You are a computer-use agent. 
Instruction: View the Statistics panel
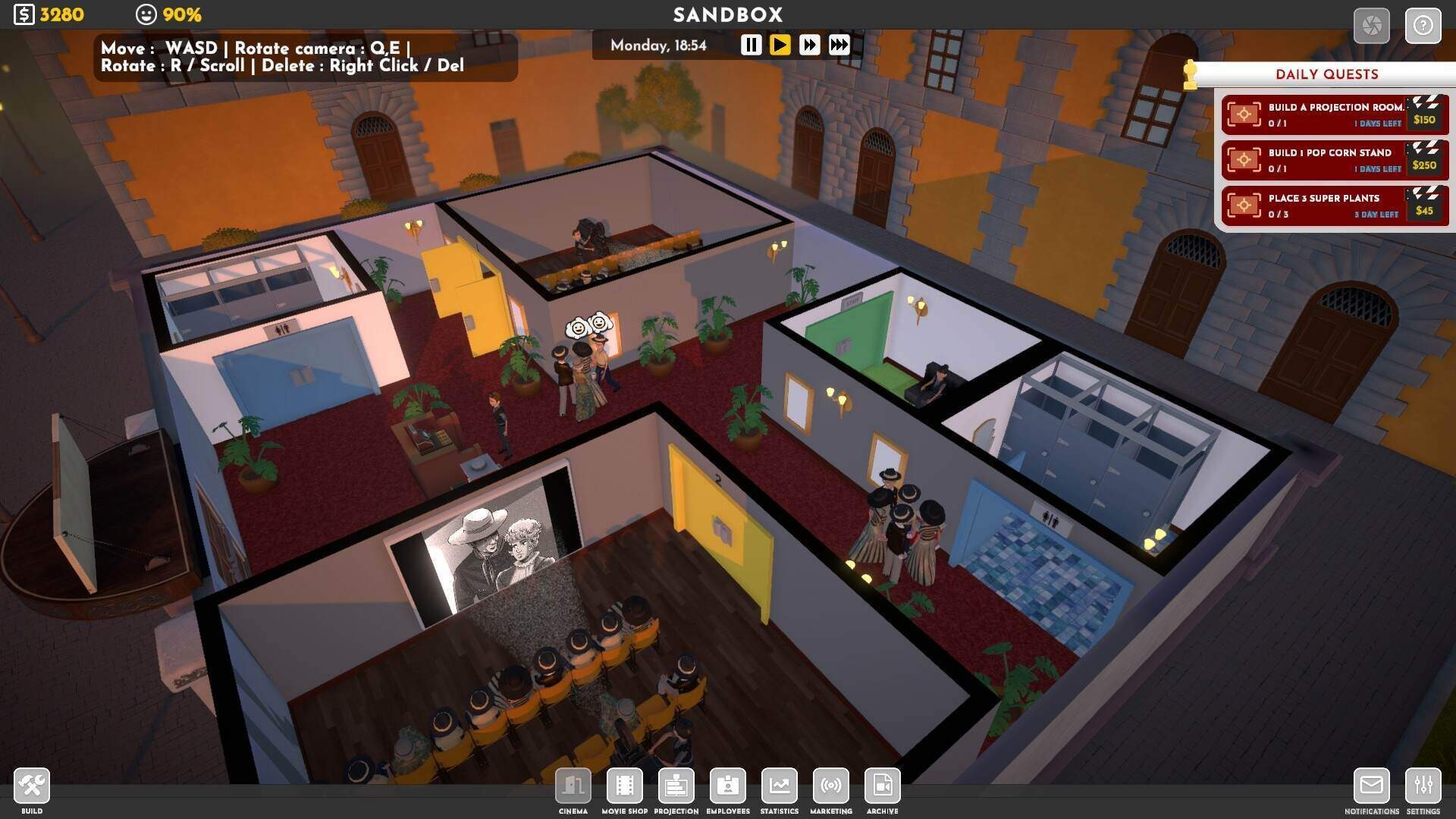tap(779, 786)
